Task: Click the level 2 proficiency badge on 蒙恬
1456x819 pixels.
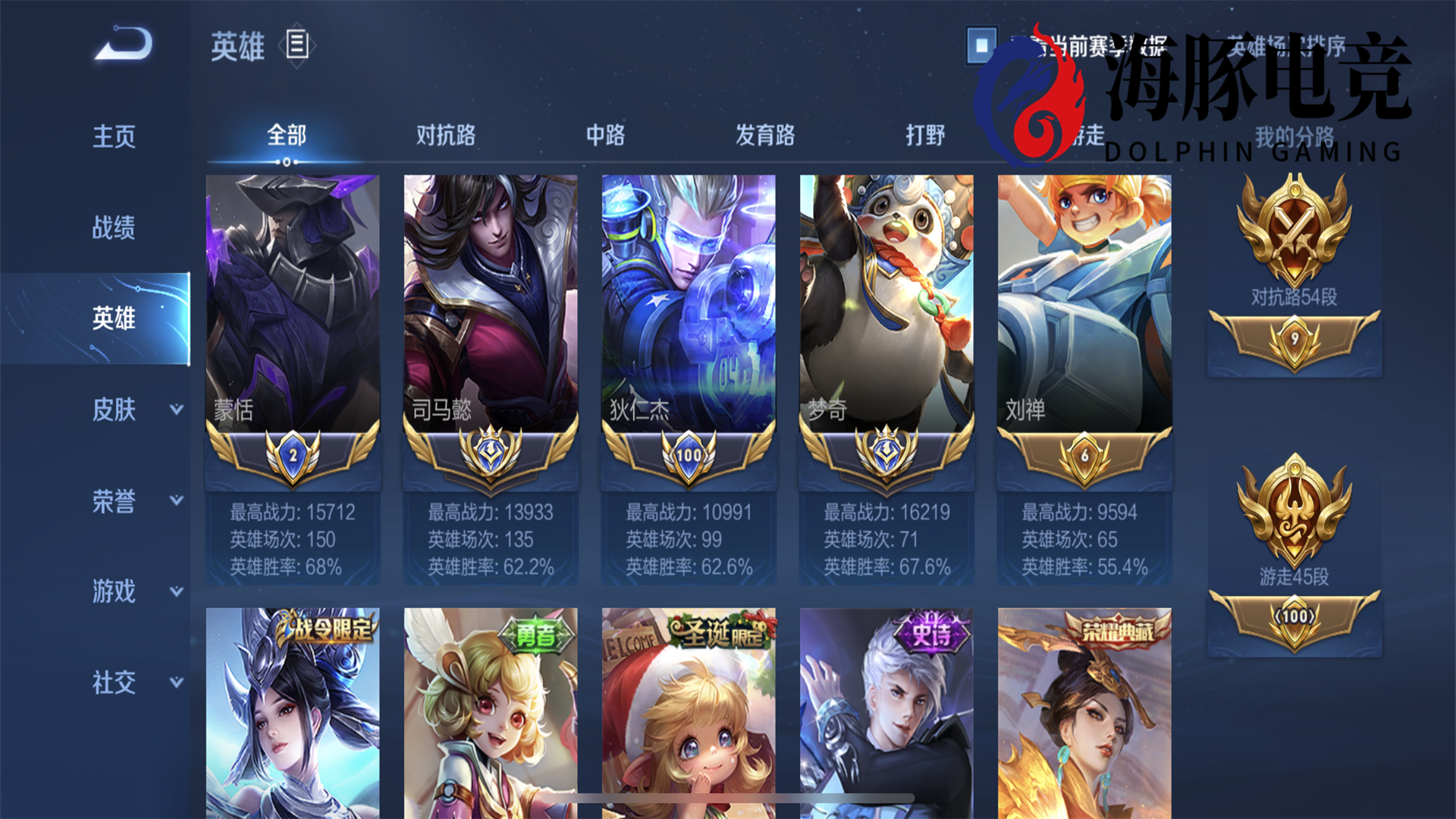Action: coord(292,455)
